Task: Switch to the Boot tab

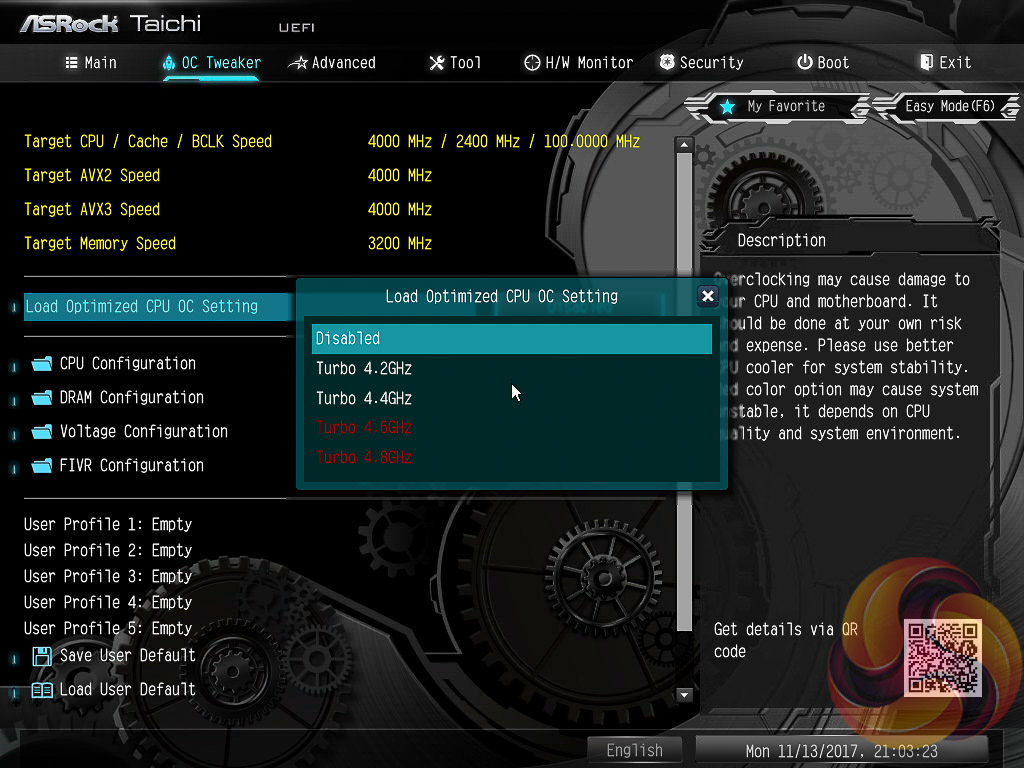Action: click(823, 62)
